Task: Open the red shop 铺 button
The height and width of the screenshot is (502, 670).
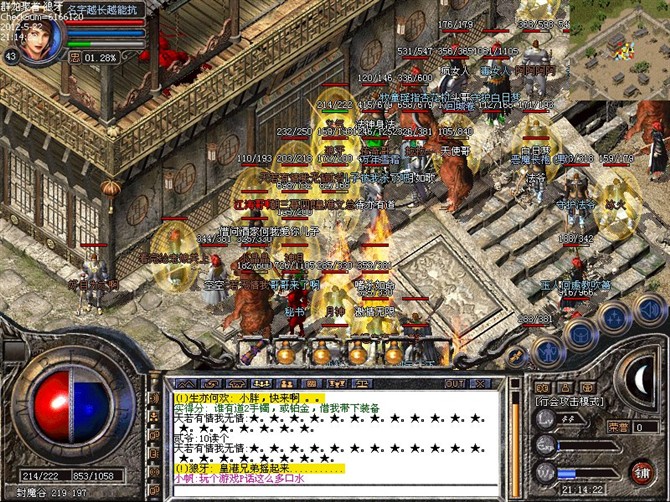Action: coord(641,471)
